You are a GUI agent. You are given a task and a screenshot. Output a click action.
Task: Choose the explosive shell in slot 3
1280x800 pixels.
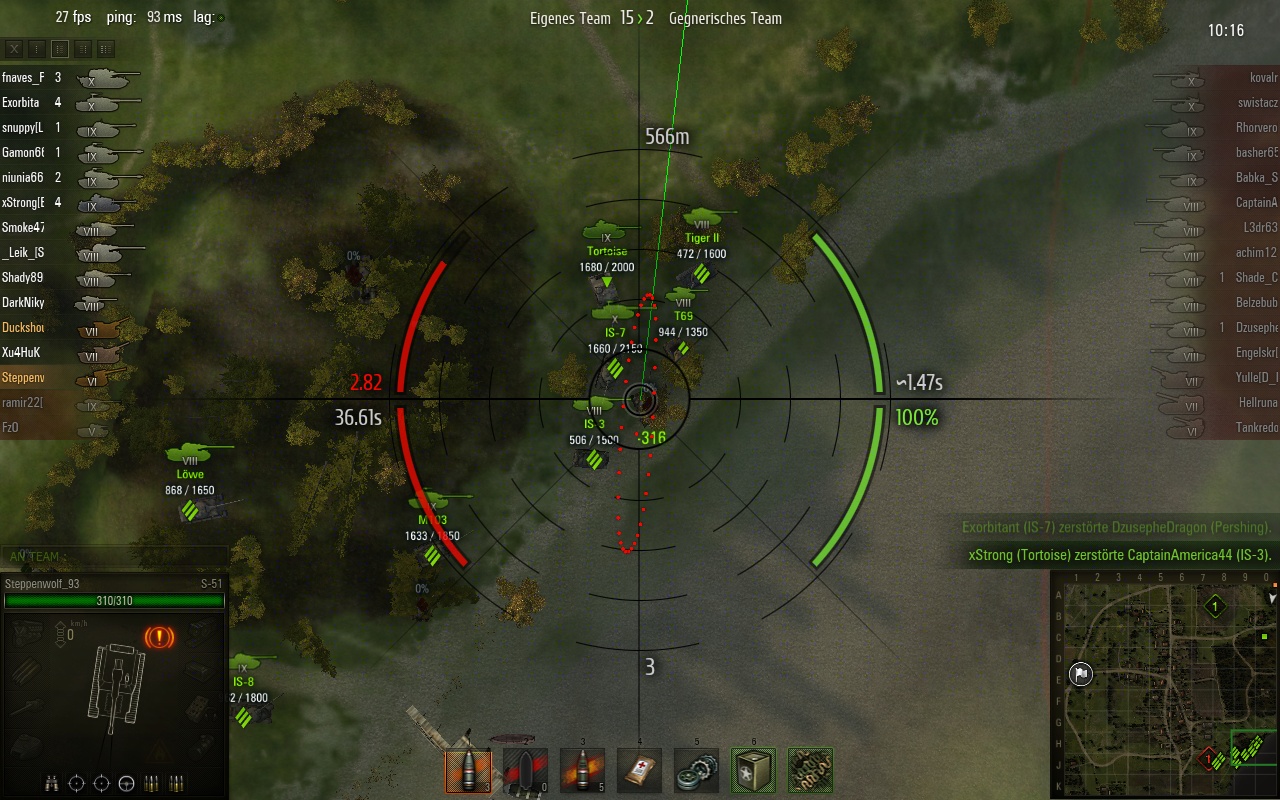click(x=582, y=771)
